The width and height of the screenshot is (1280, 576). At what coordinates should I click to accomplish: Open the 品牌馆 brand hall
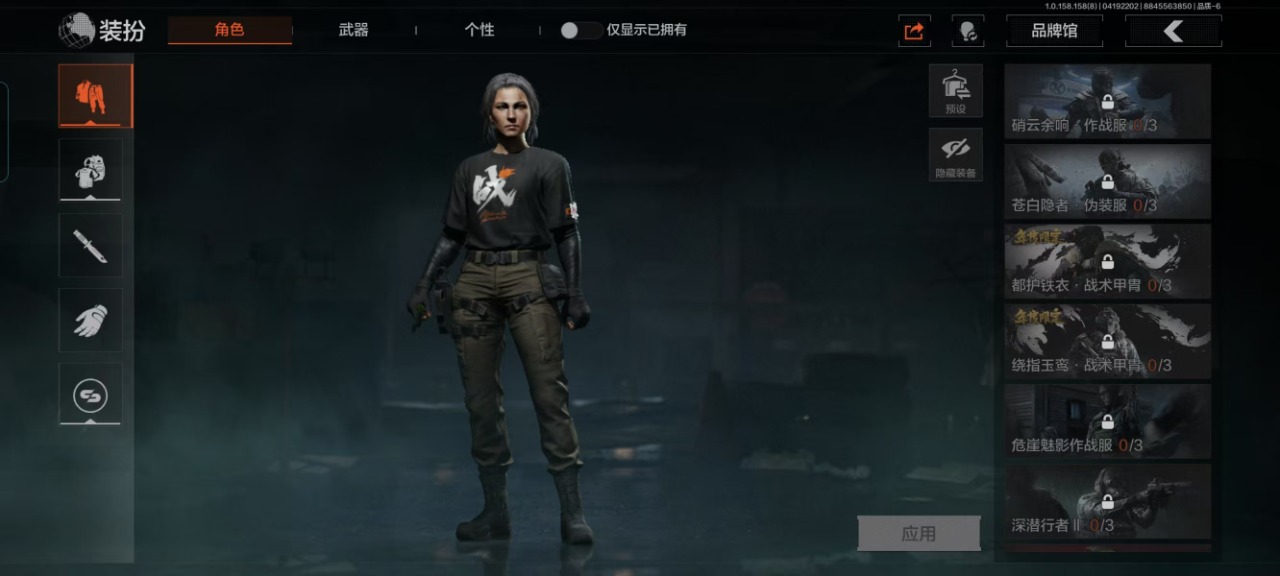(x=1054, y=31)
